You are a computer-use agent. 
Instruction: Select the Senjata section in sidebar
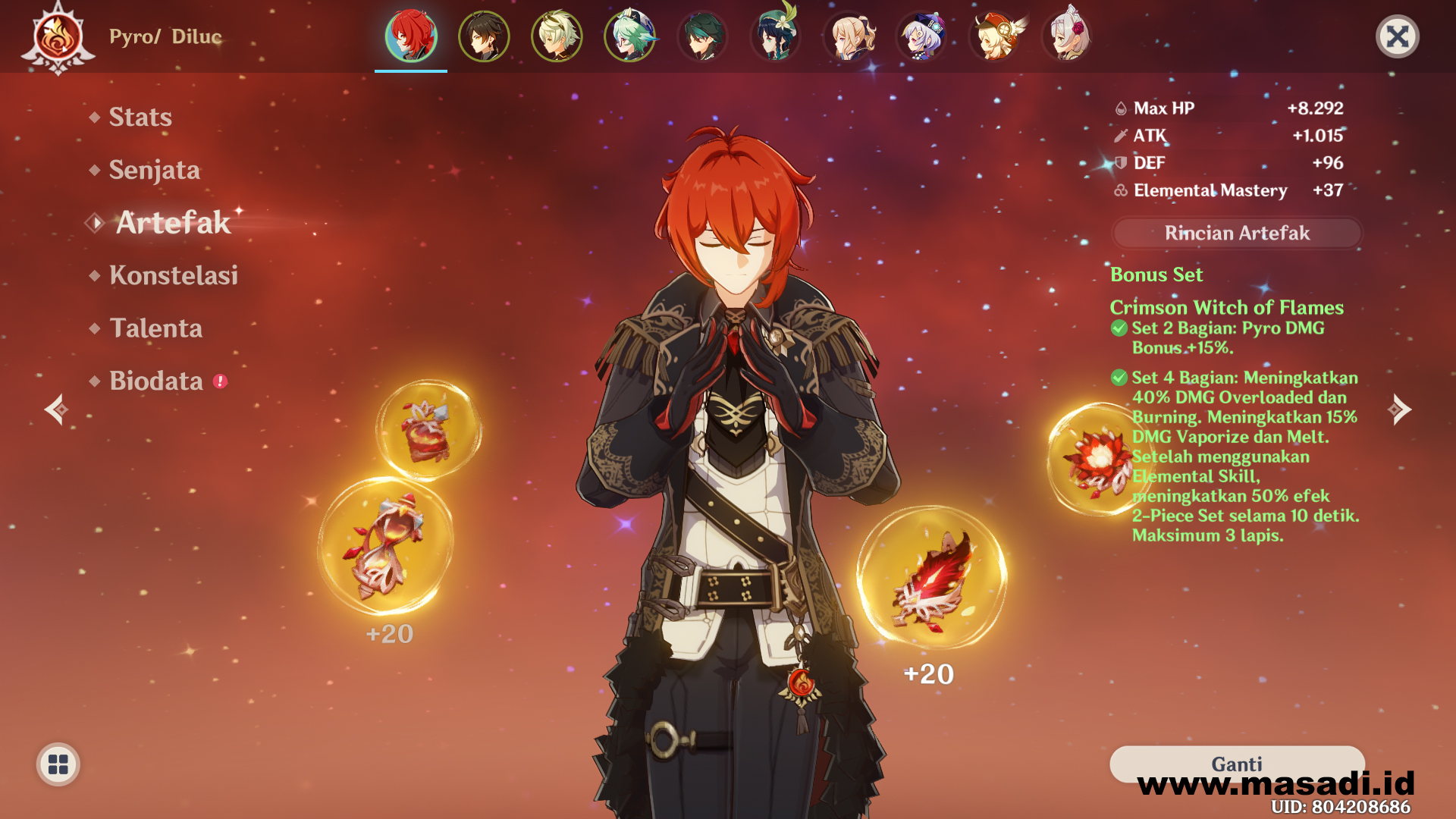155,171
